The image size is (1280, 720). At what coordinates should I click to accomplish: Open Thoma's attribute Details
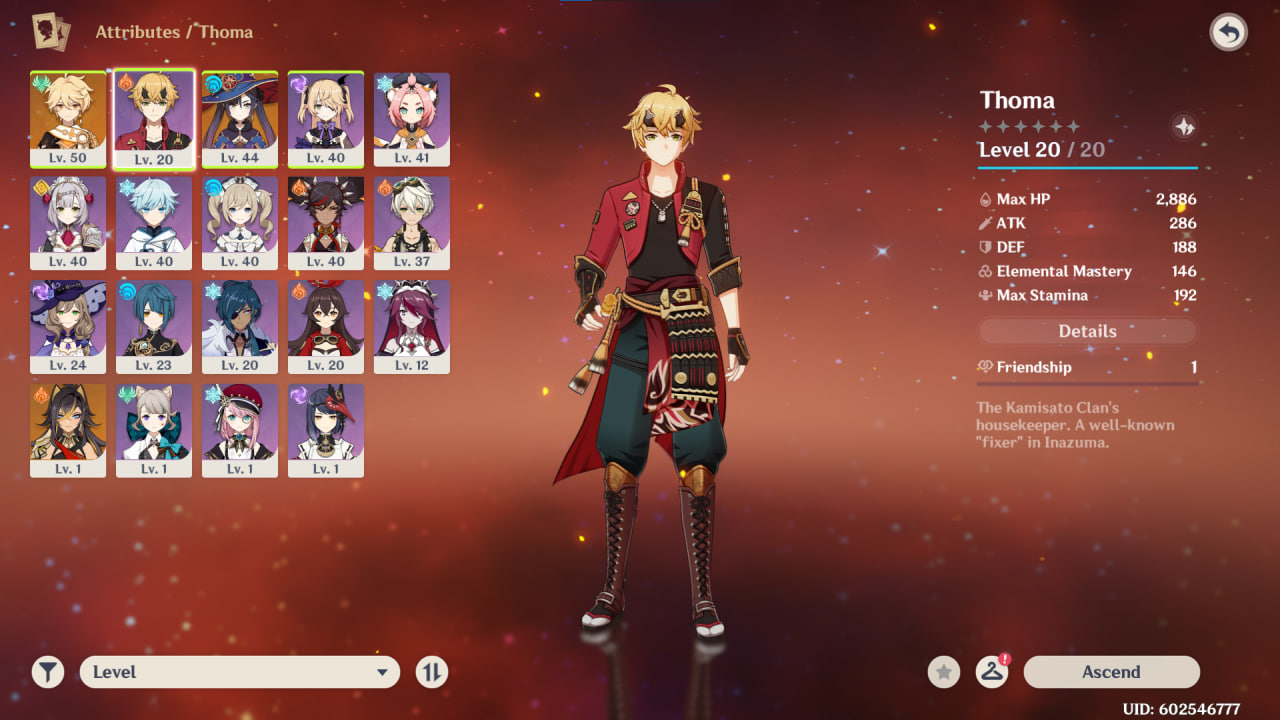pos(1087,331)
